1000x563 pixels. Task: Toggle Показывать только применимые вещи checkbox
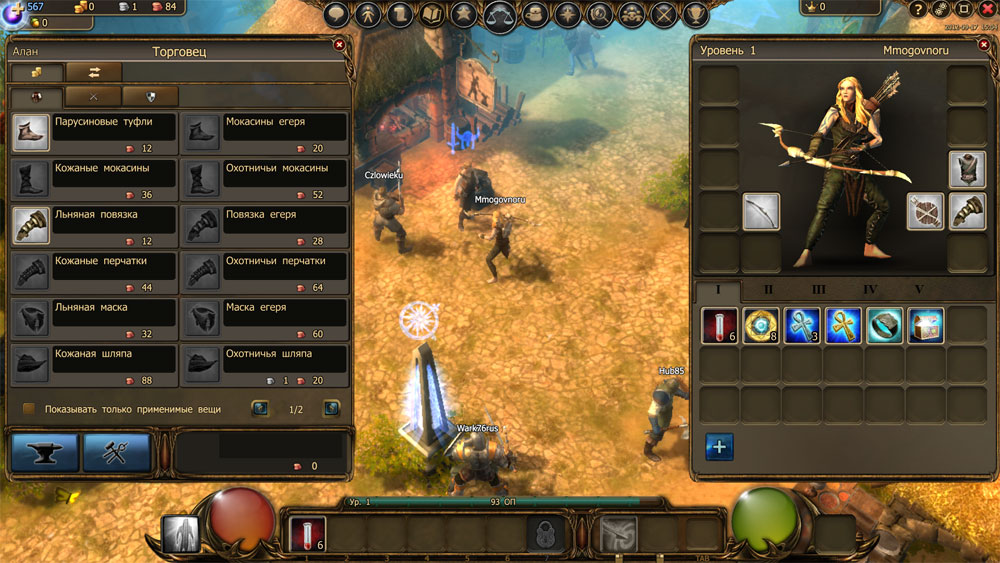[x=29, y=409]
